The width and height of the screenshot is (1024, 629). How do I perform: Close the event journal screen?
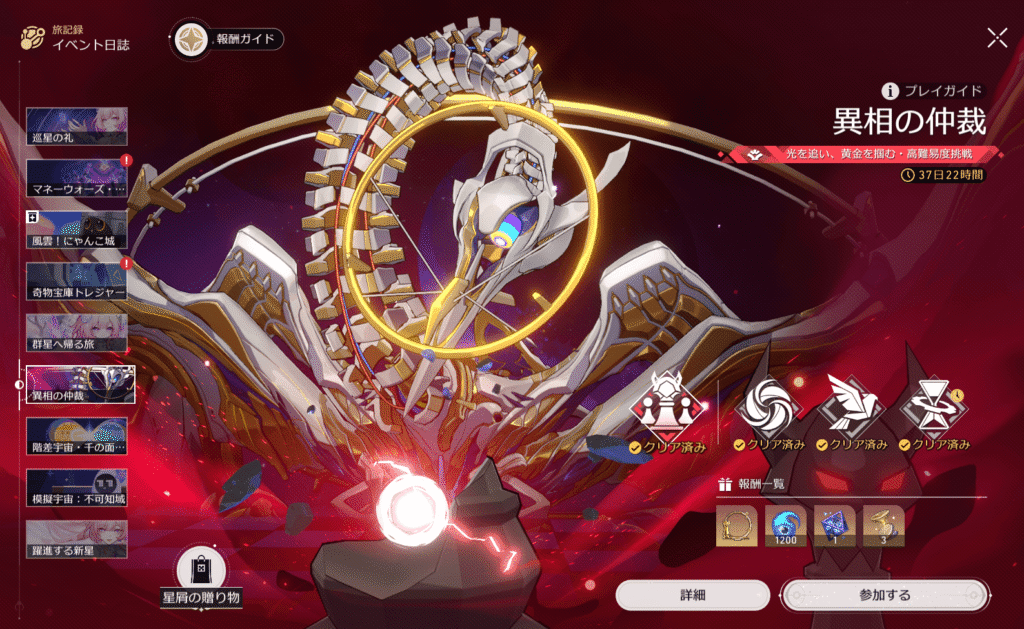997,38
